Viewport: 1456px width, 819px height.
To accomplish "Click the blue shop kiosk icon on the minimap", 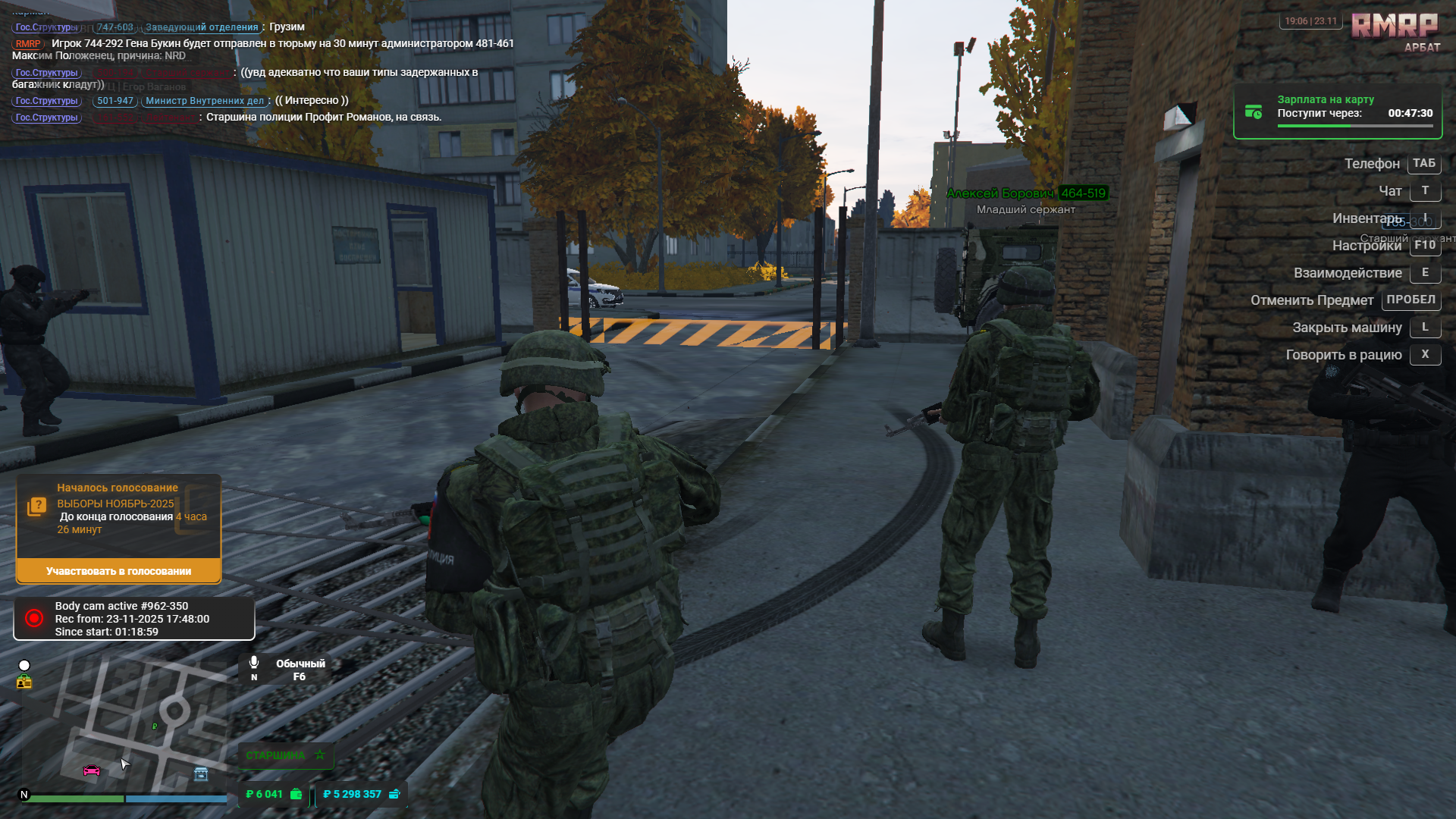I will pos(200,772).
